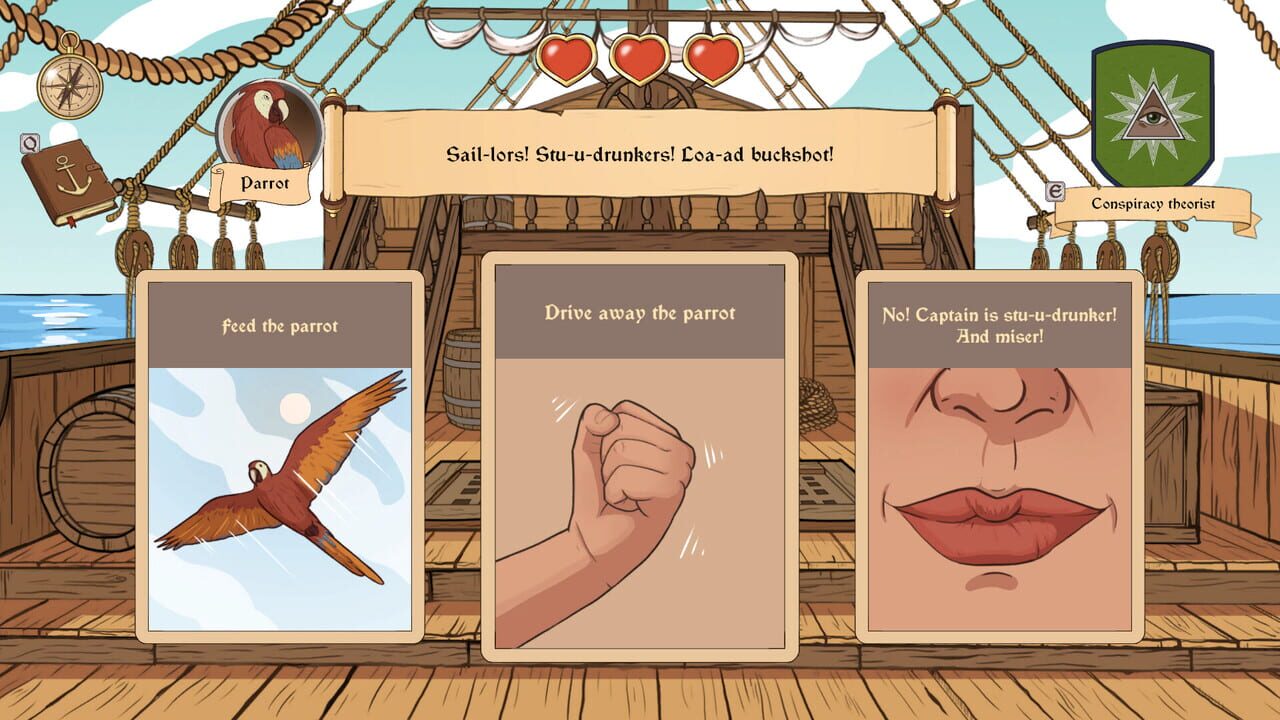Click the first heart in the health row
The image size is (1280, 720).
point(565,59)
